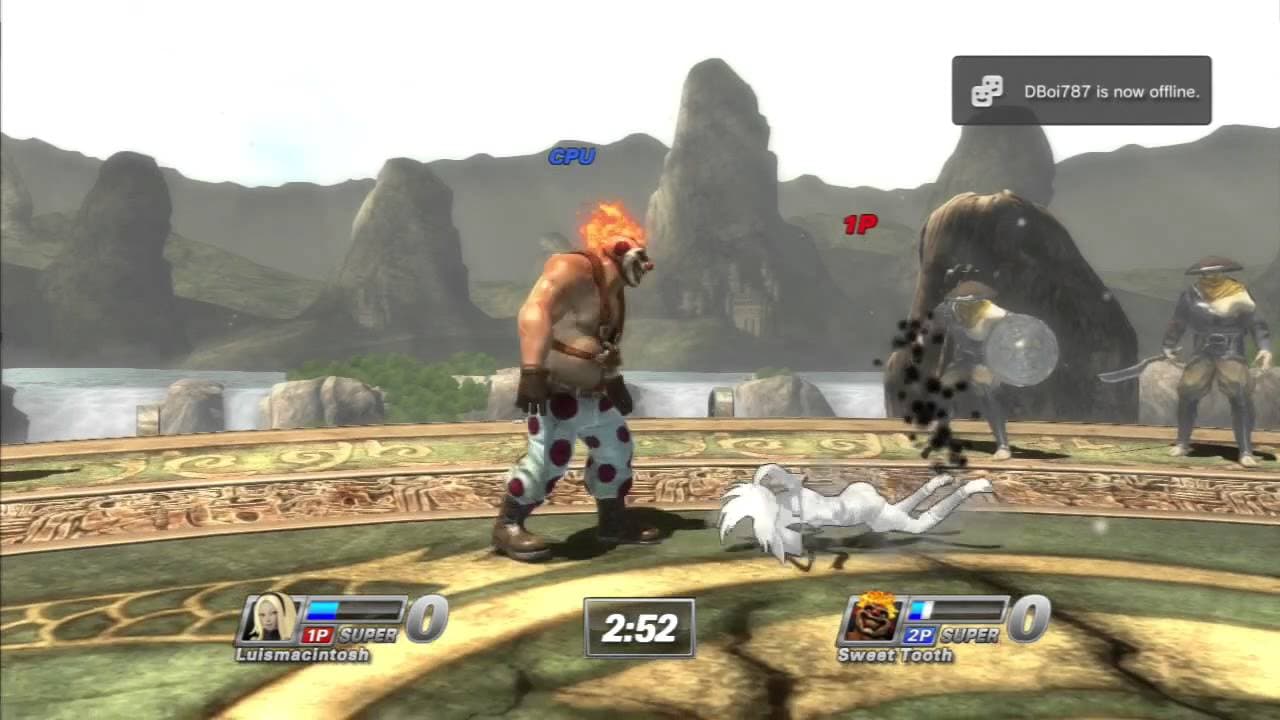Expand Sweet Tooth's player info panel

coord(935,625)
